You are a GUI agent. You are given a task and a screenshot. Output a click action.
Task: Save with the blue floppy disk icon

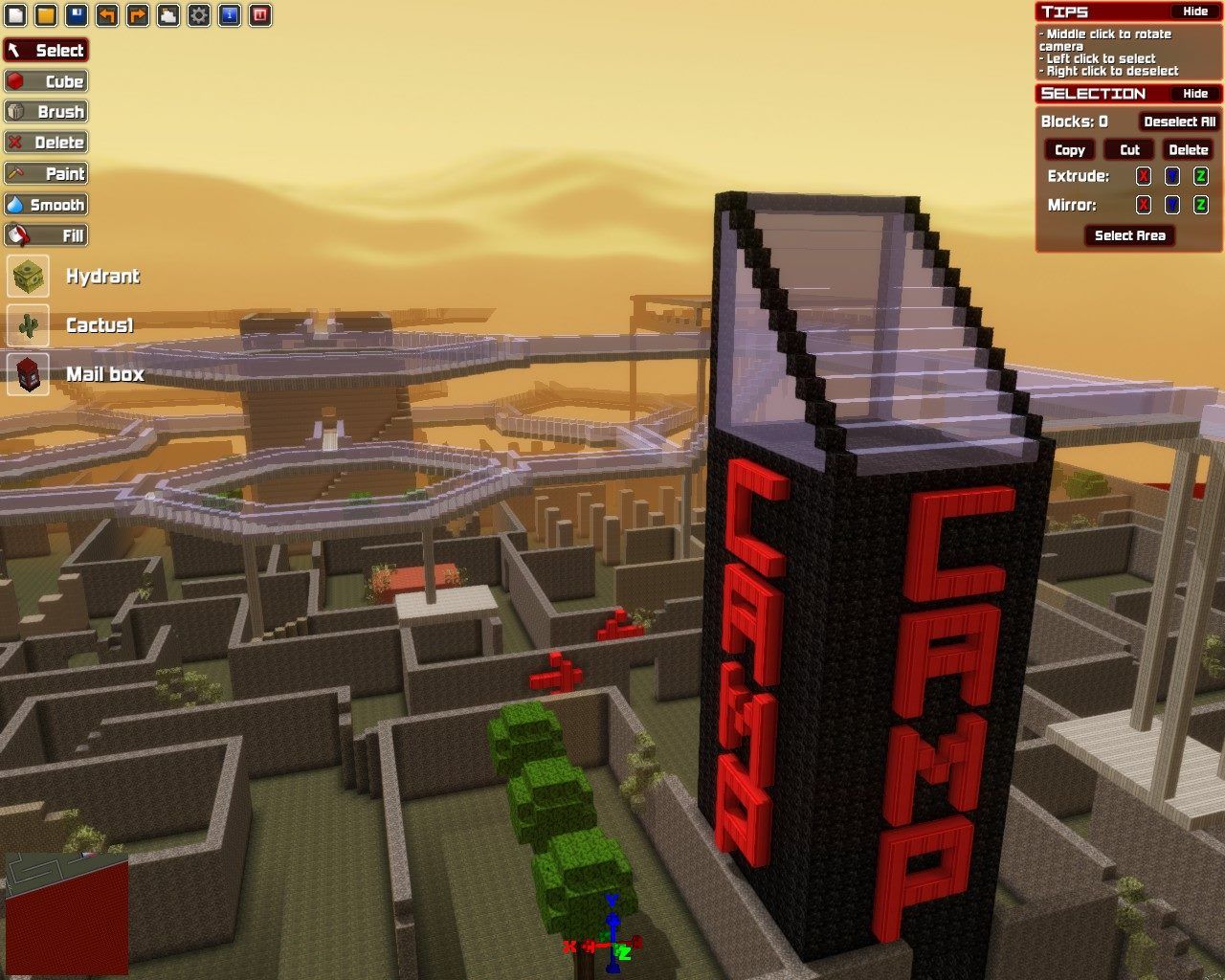tap(77, 15)
